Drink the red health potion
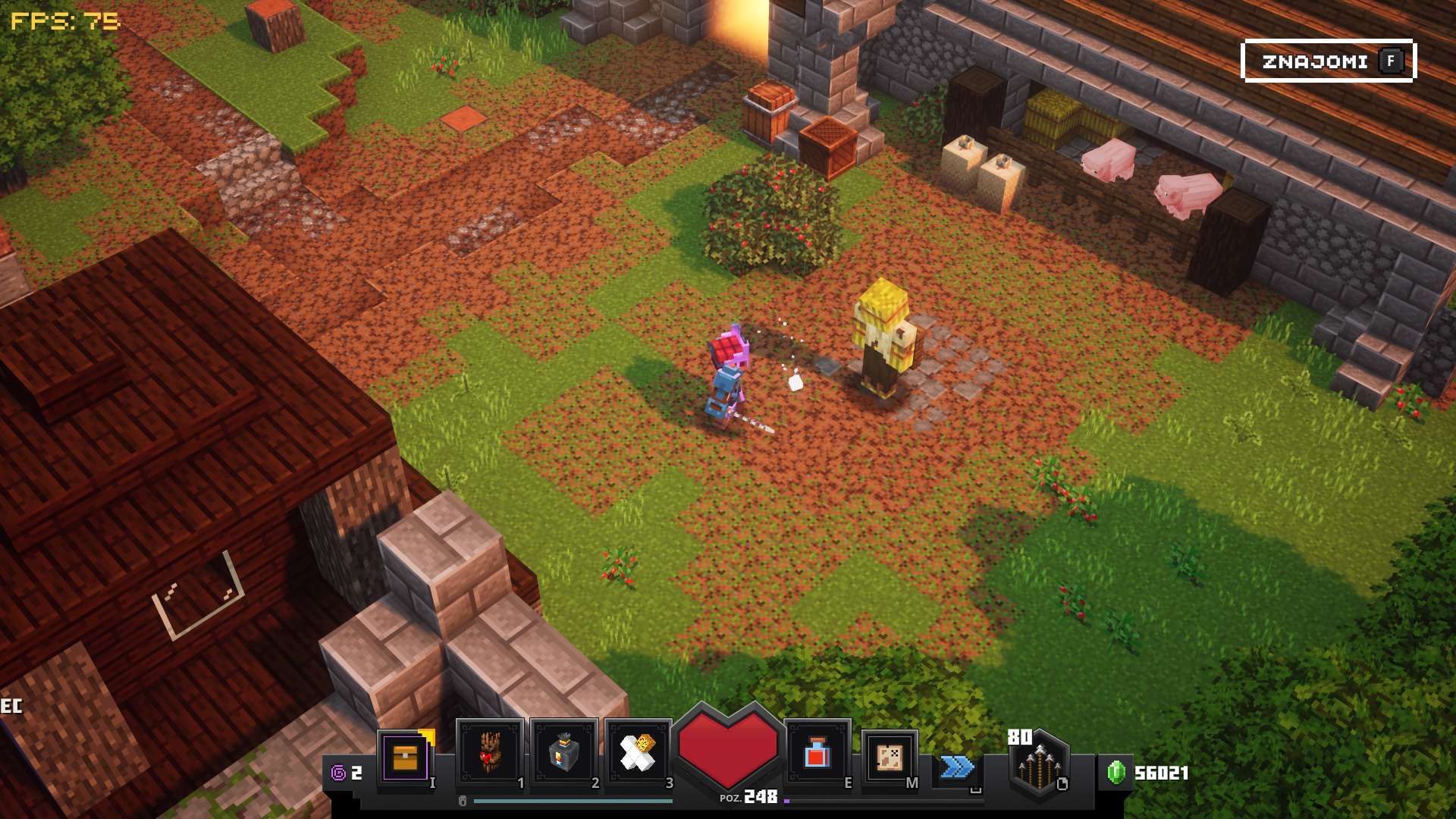 coord(817,753)
